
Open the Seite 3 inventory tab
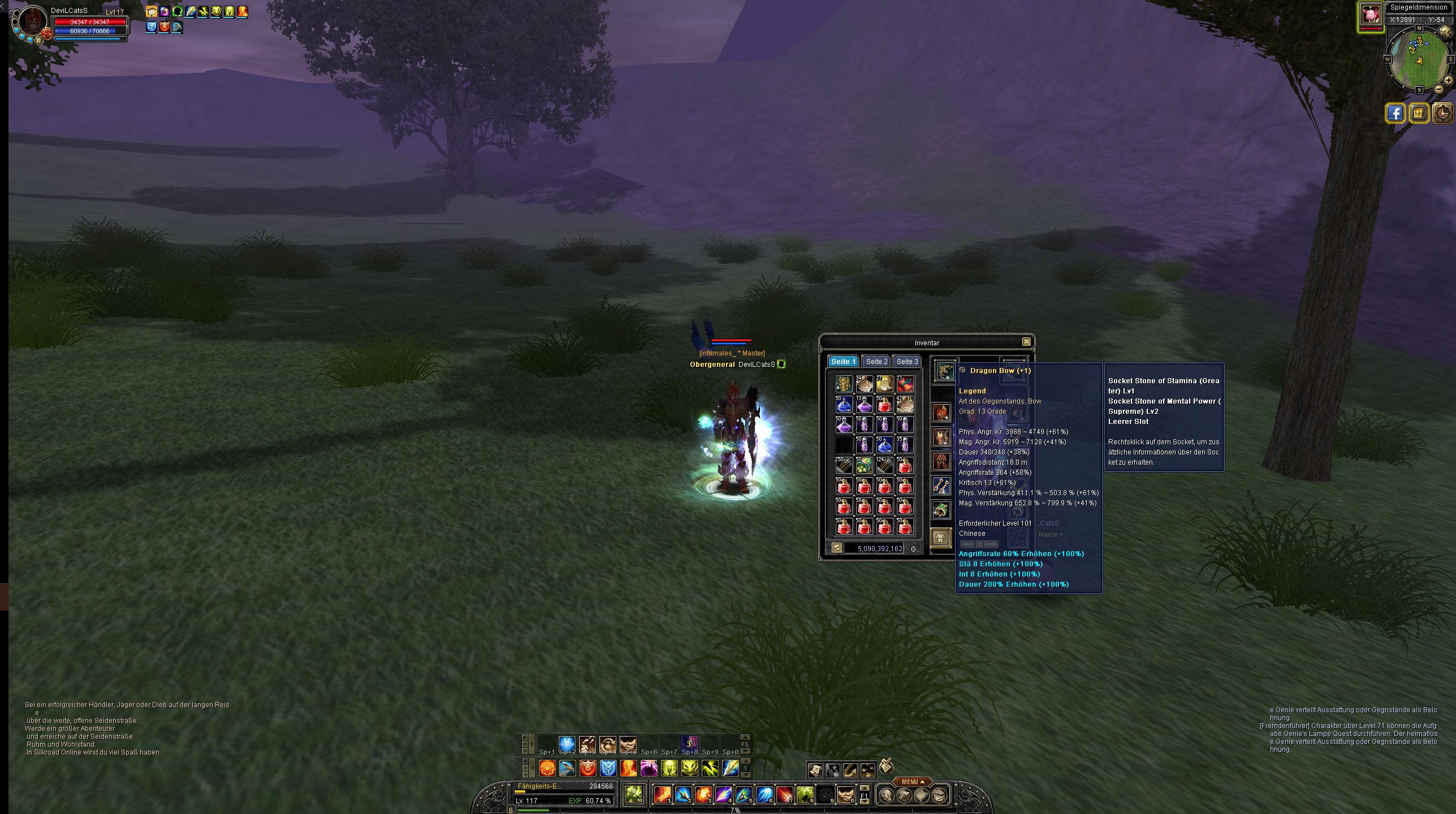coord(907,362)
